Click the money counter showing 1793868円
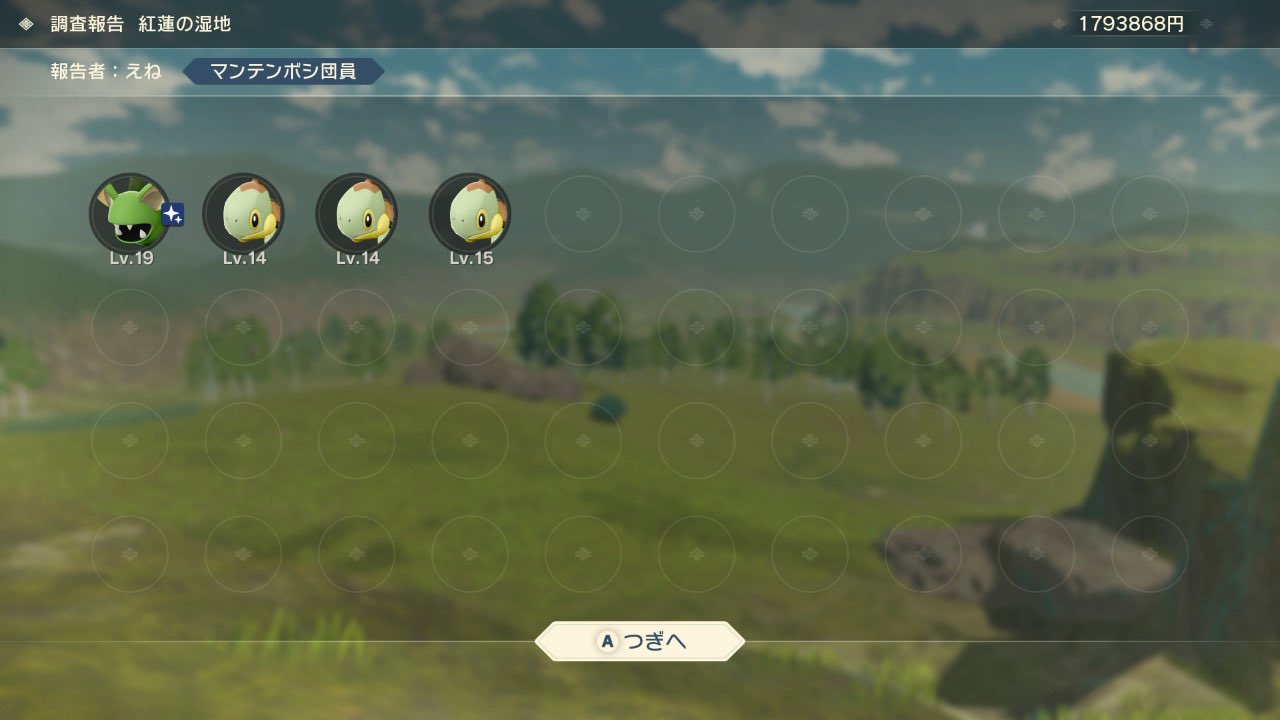This screenshot has width=1280, height=720. pyautogui.click(x=1131, y=21)
